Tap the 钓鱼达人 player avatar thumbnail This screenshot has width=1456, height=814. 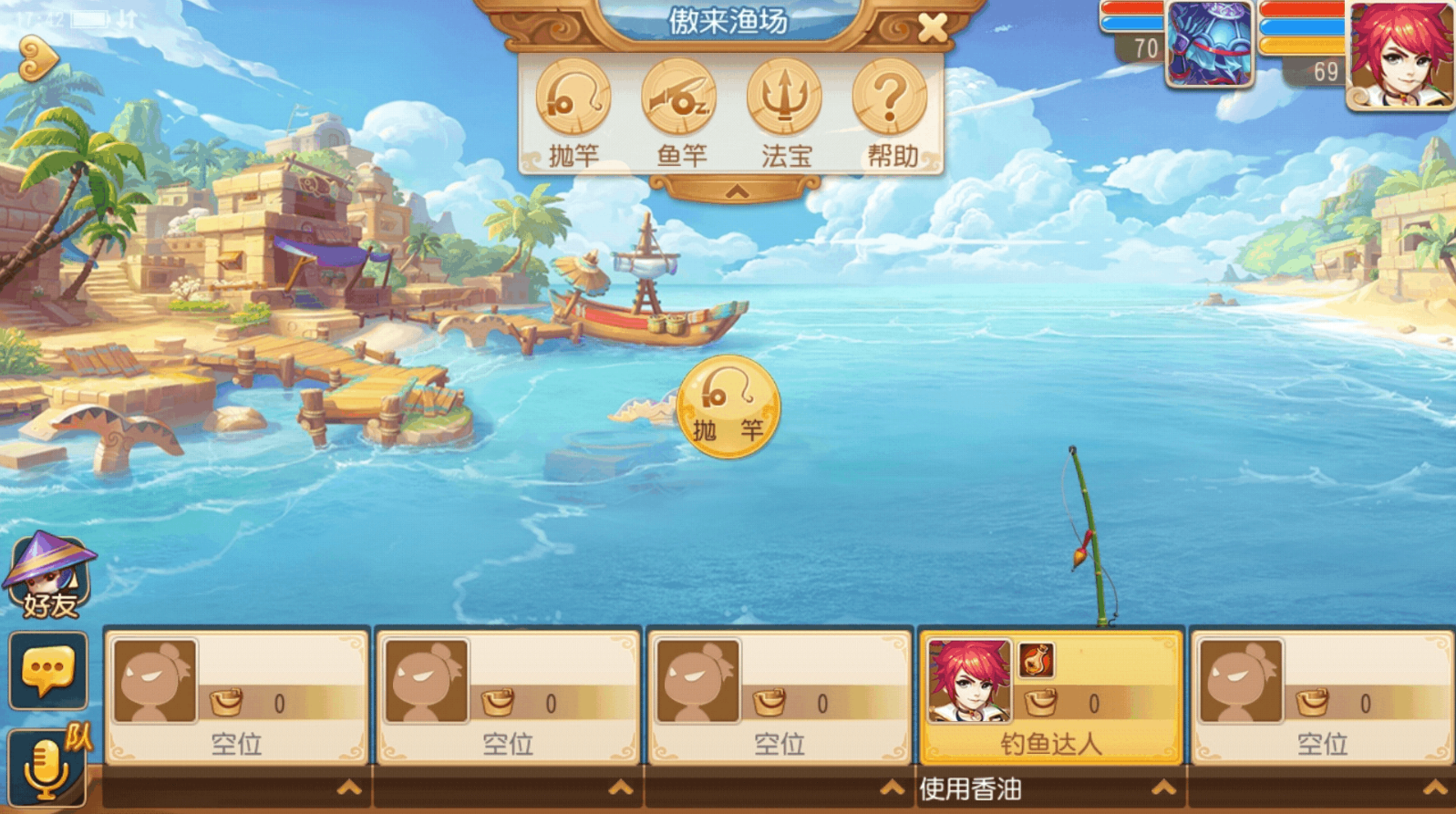point(970,678)
